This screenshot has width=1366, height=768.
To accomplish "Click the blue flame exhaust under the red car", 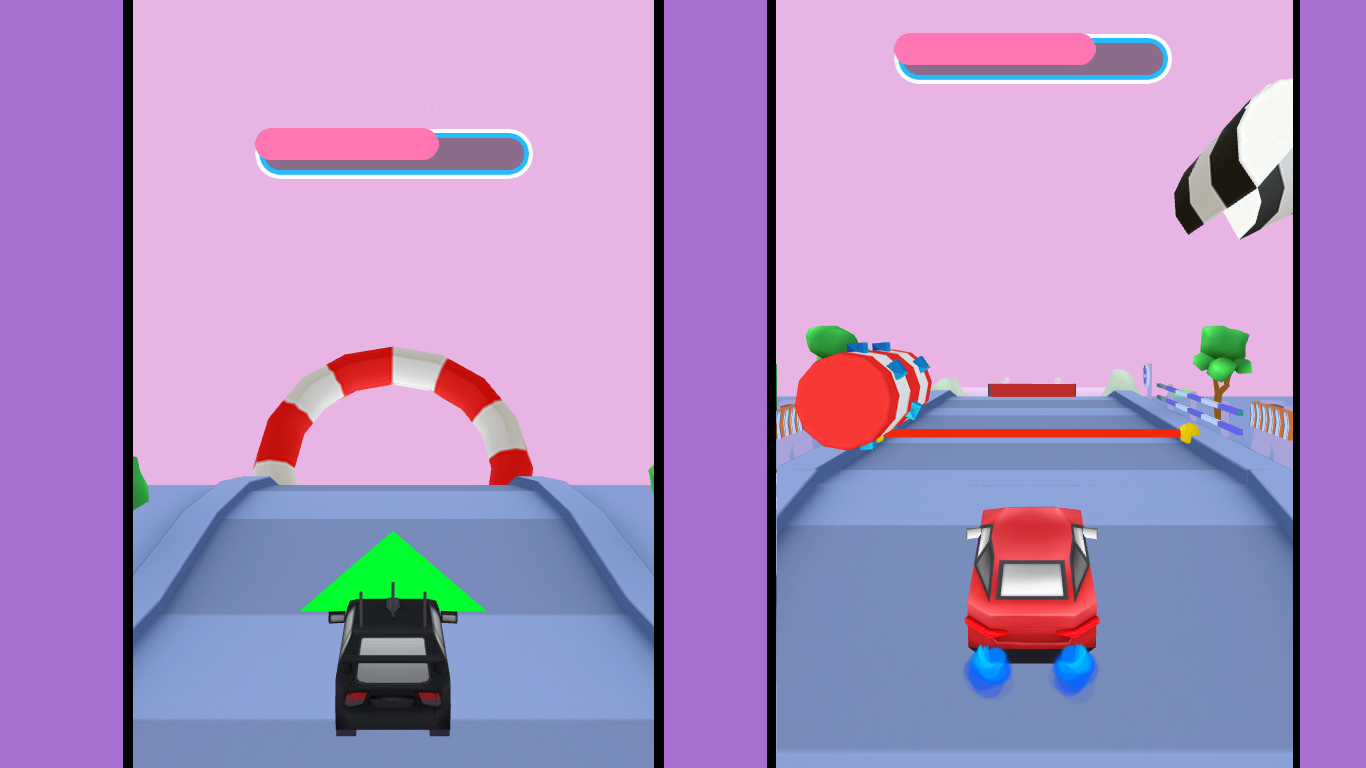I will point(985,665).
